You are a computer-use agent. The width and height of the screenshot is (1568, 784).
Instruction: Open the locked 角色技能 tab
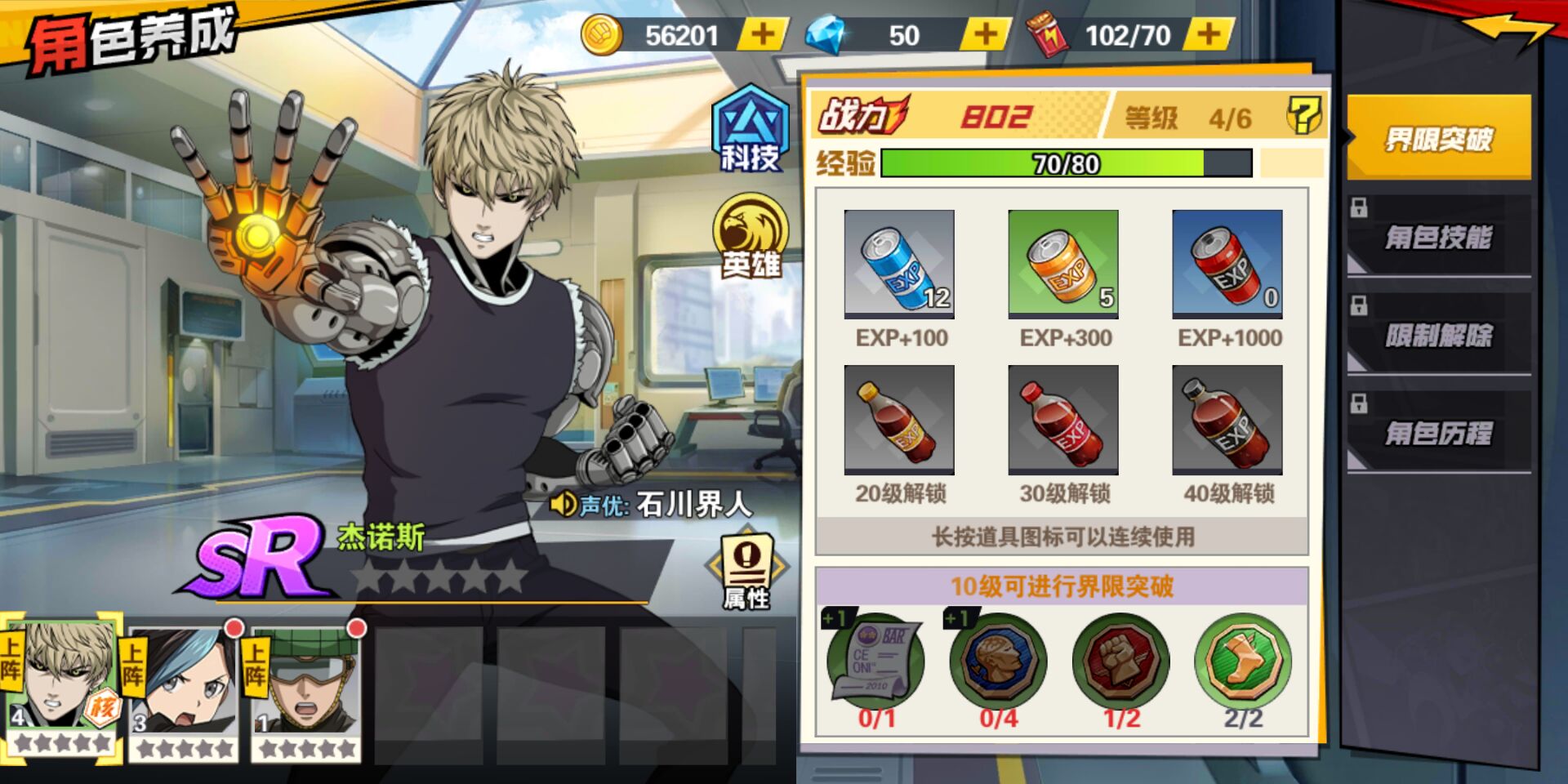1438,238
